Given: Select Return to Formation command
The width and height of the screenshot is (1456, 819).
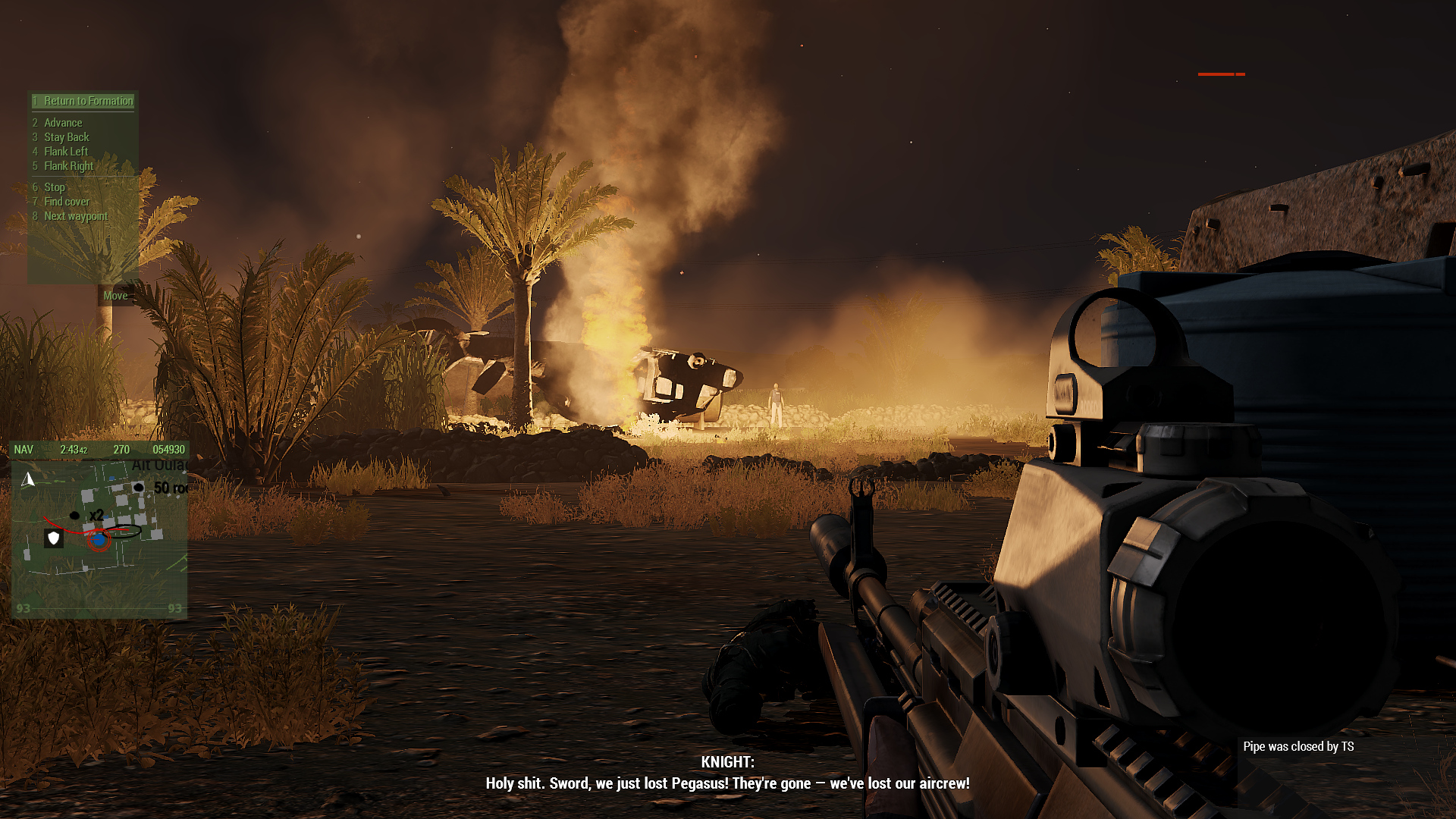Looking at the screenshot, I should (88, 101).
